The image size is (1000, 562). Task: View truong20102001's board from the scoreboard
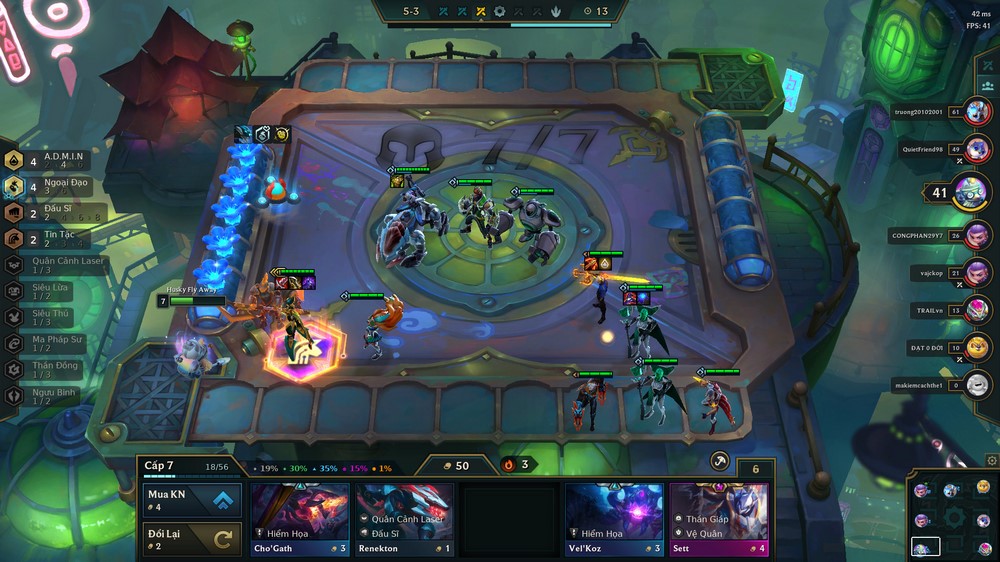tap(978, 112)
